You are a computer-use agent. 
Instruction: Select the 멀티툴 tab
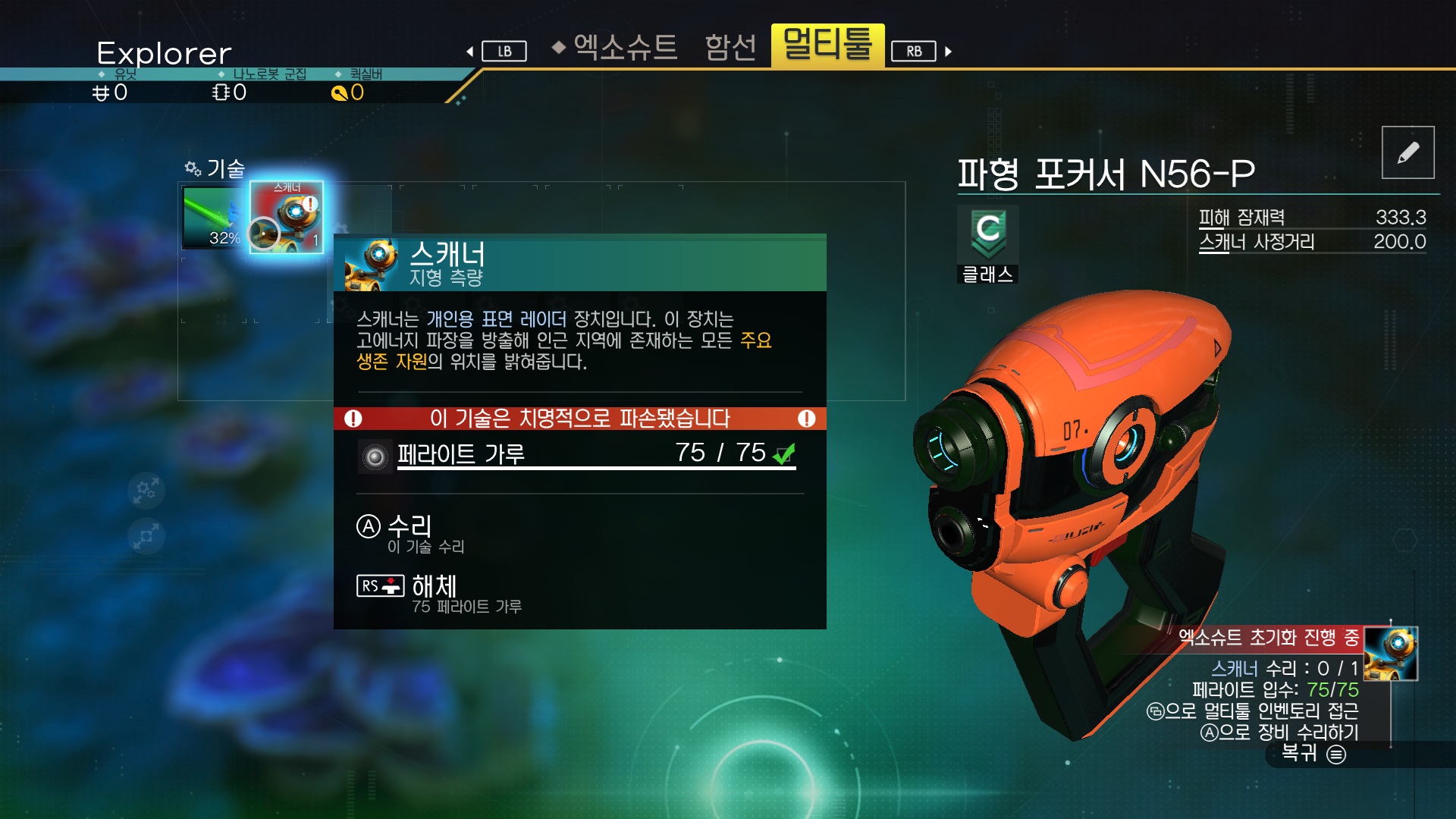pos(827,45)
